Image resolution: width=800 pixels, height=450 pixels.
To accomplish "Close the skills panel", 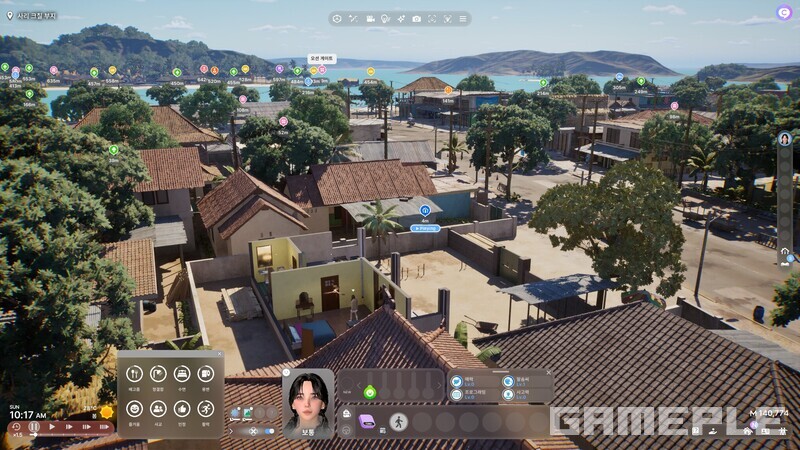I will [x=548, y=374].
